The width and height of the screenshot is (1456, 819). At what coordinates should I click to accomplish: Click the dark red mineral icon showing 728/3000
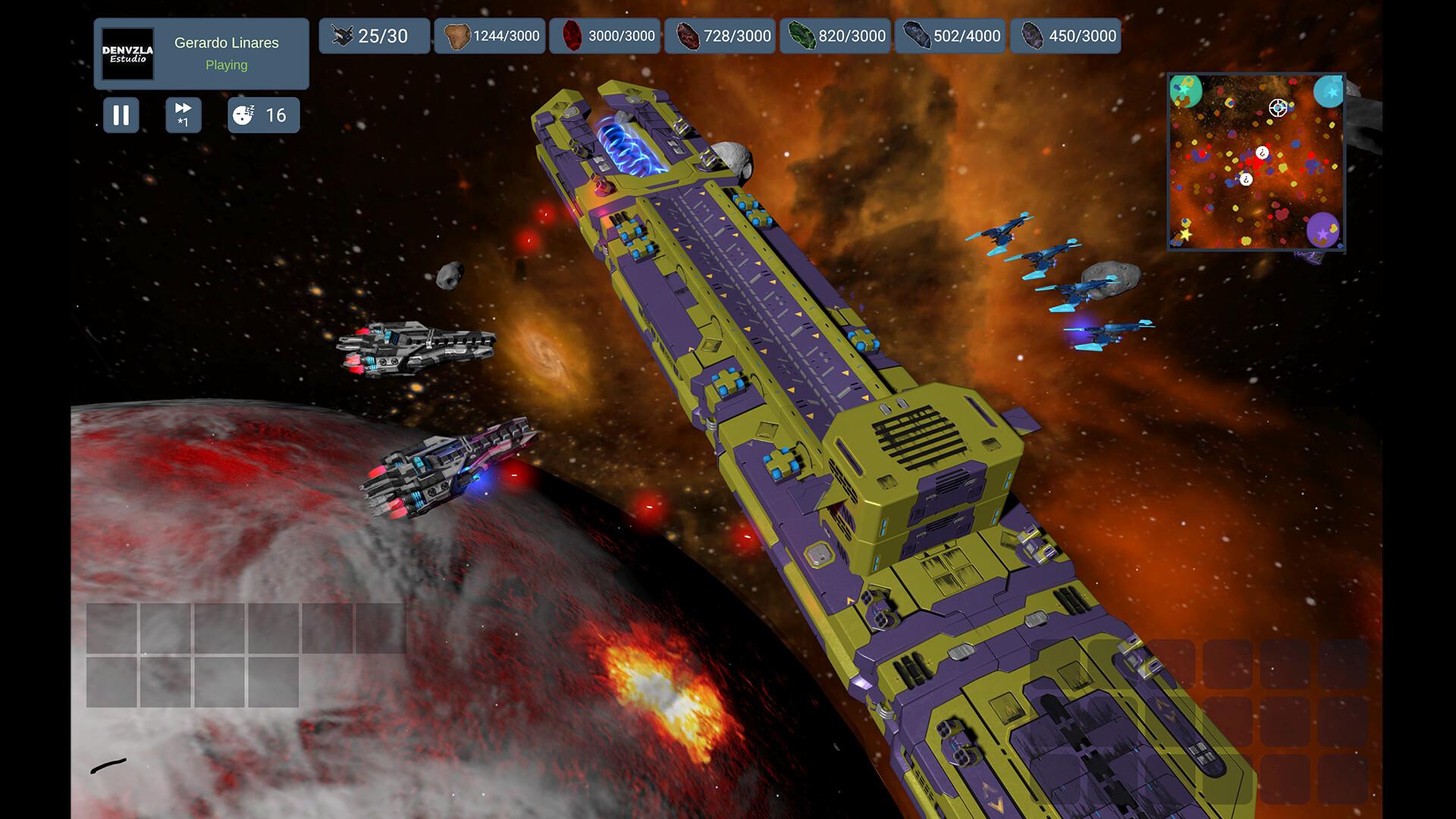(x=687, y=35)
